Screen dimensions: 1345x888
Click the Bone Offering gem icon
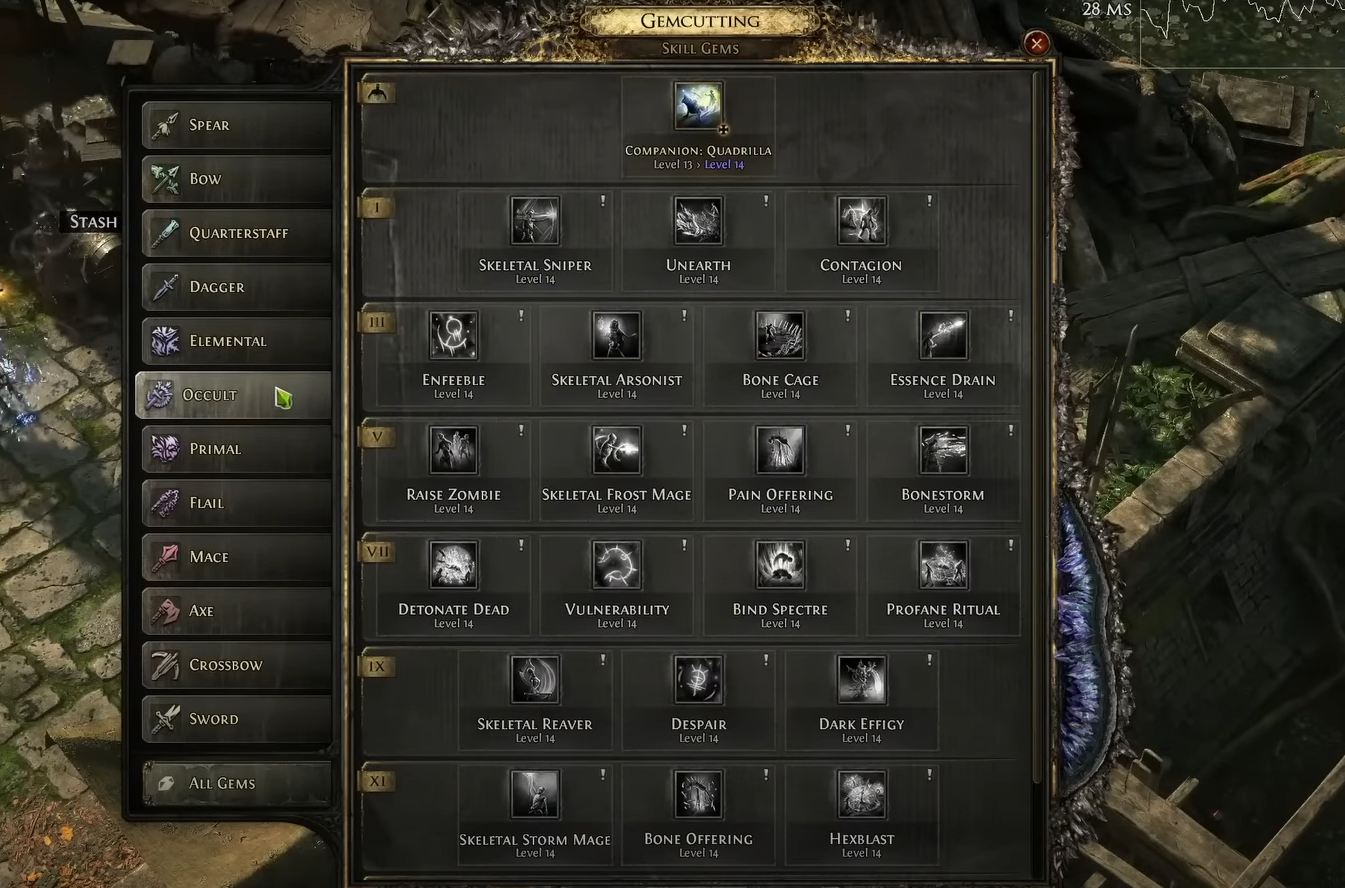pyautogui.click(x=697, y=793)
